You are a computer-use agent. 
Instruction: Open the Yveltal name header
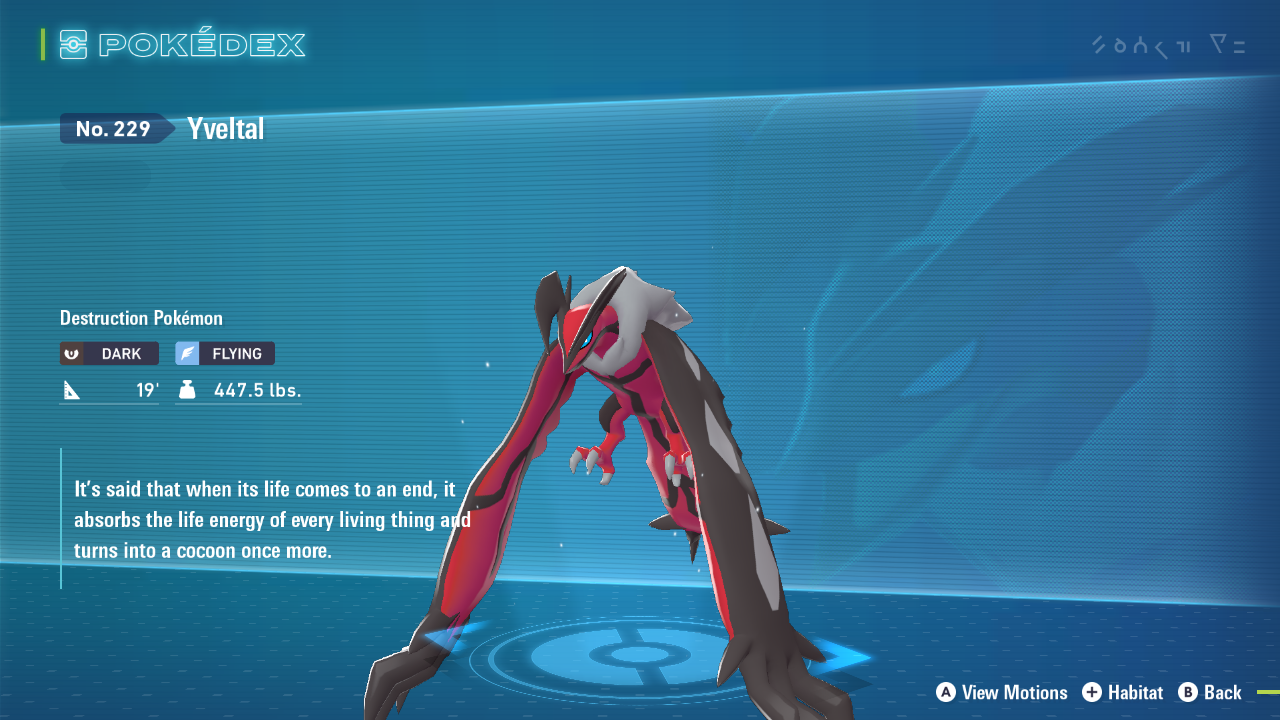pyautogui.click(x=224, y=128)
